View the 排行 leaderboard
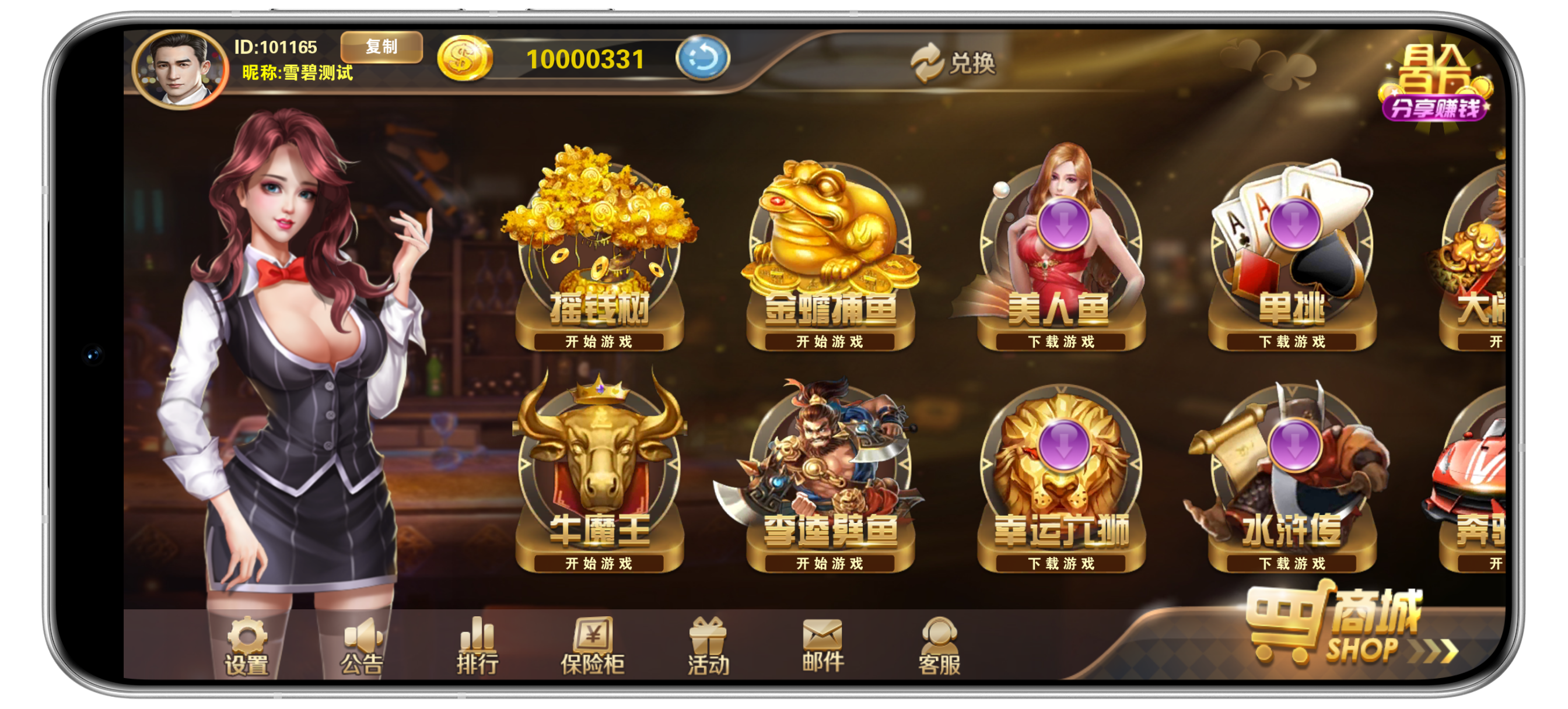Image resolution: width=1568 pixels, height=709 pixels. click(477, 647)
